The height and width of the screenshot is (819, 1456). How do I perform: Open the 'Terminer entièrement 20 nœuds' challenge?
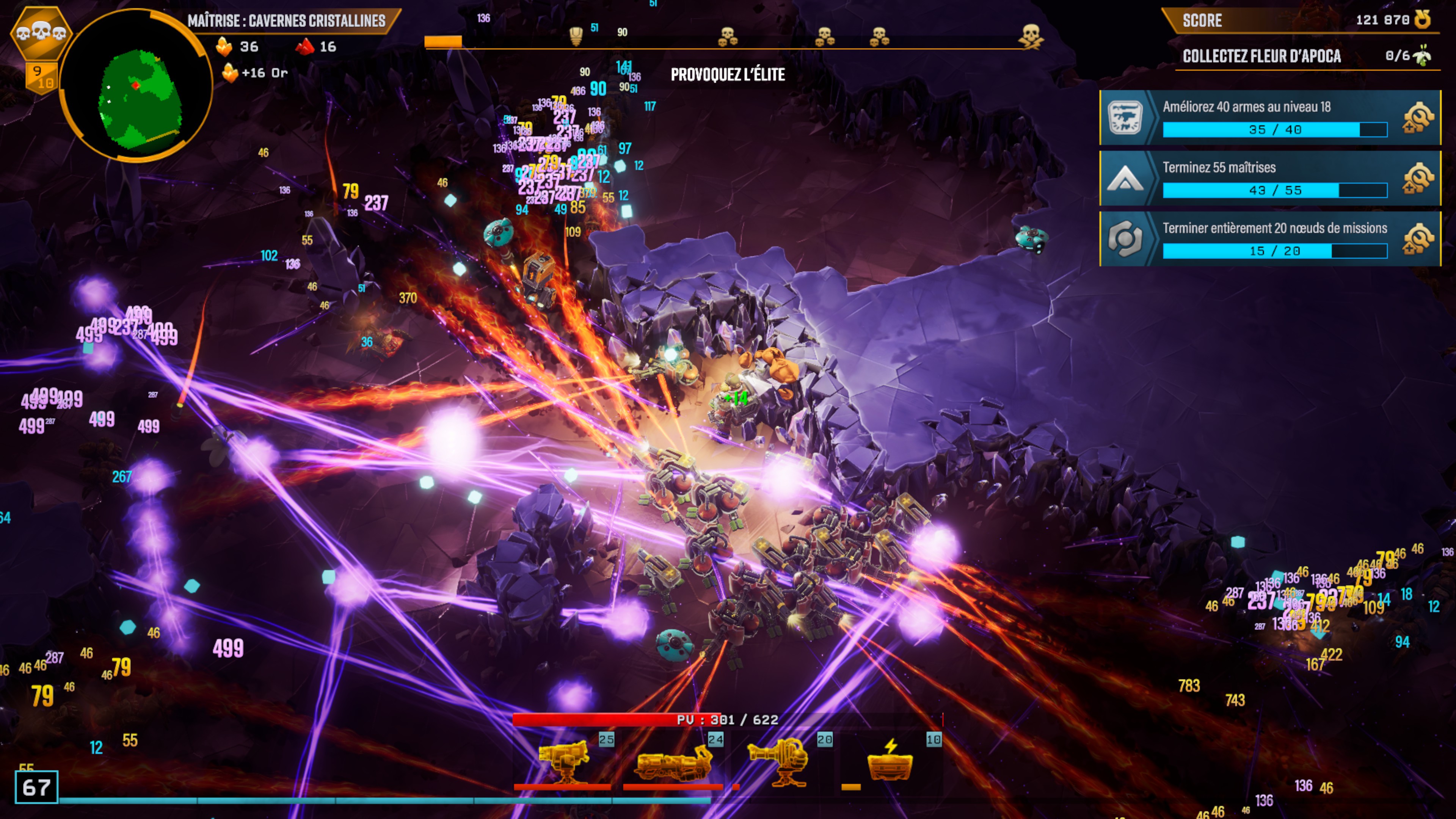tap(1269, 238)
